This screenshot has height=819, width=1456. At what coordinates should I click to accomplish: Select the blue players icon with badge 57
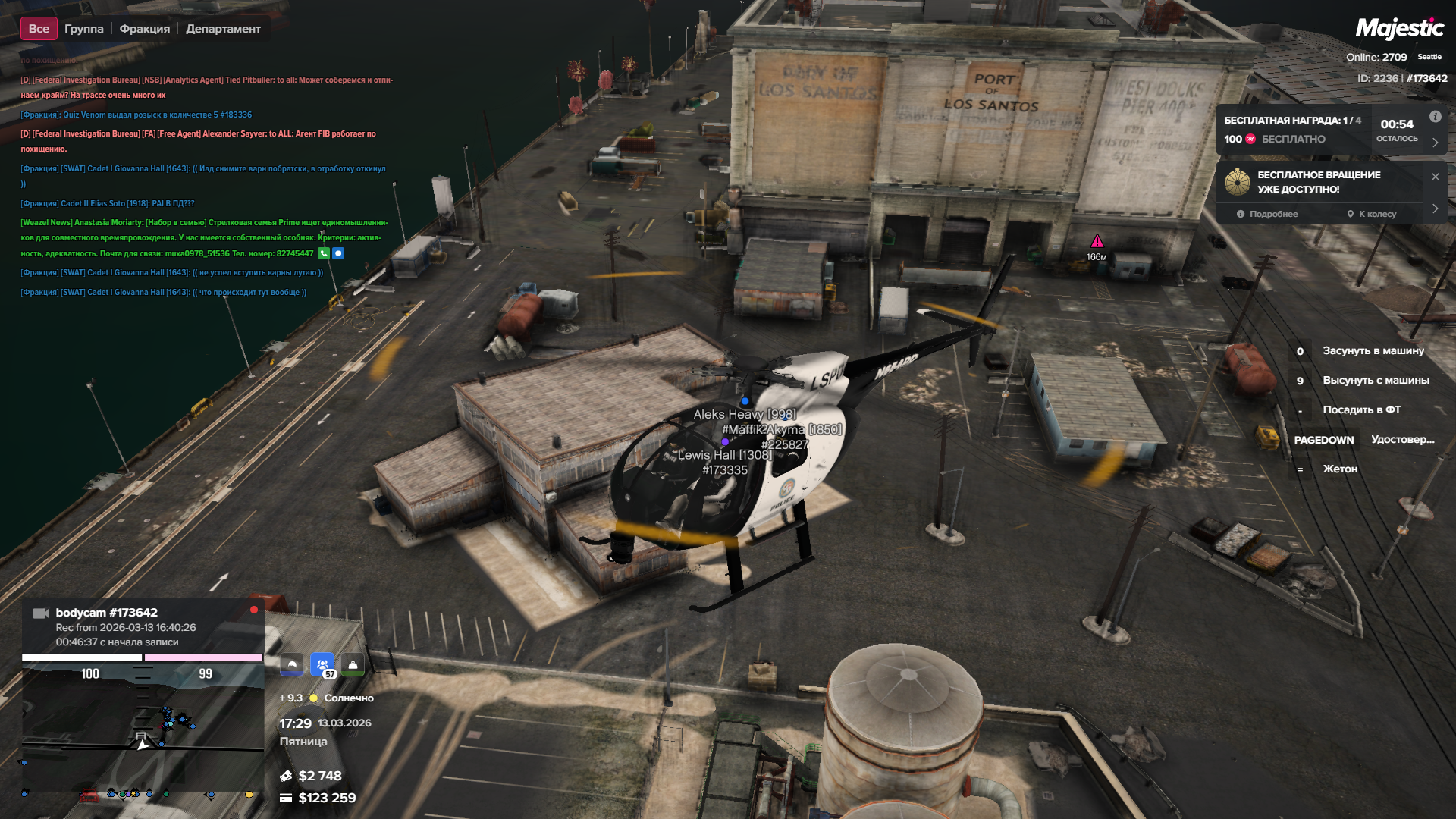(x=322, y=665)
